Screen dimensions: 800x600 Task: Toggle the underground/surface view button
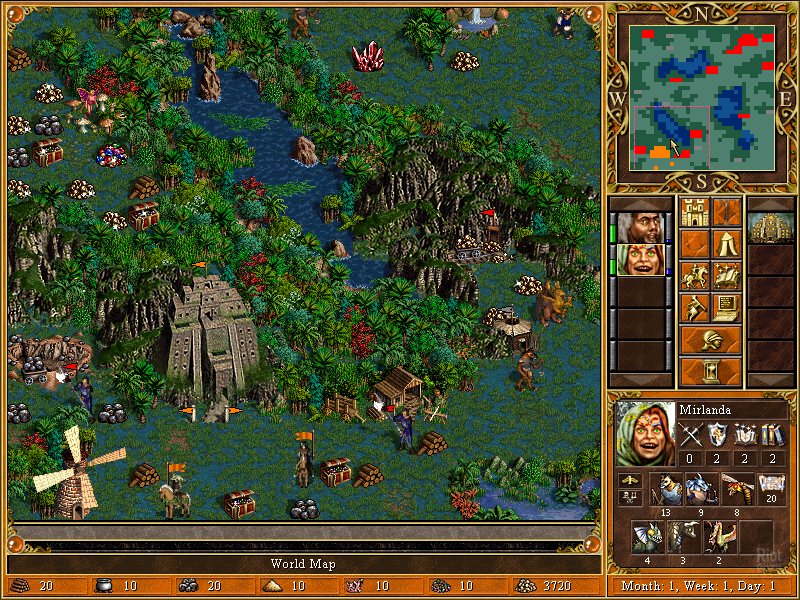tap(726, 213)
